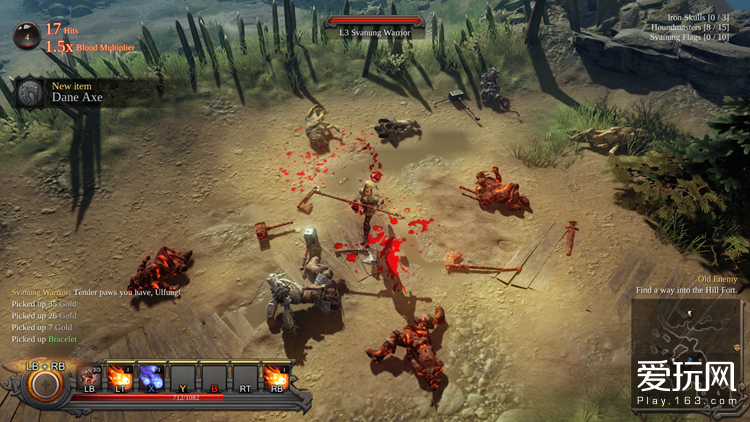This screenshot has width=750, height=422.
Task: Click the round LB + RB orb
Action: 44,384
